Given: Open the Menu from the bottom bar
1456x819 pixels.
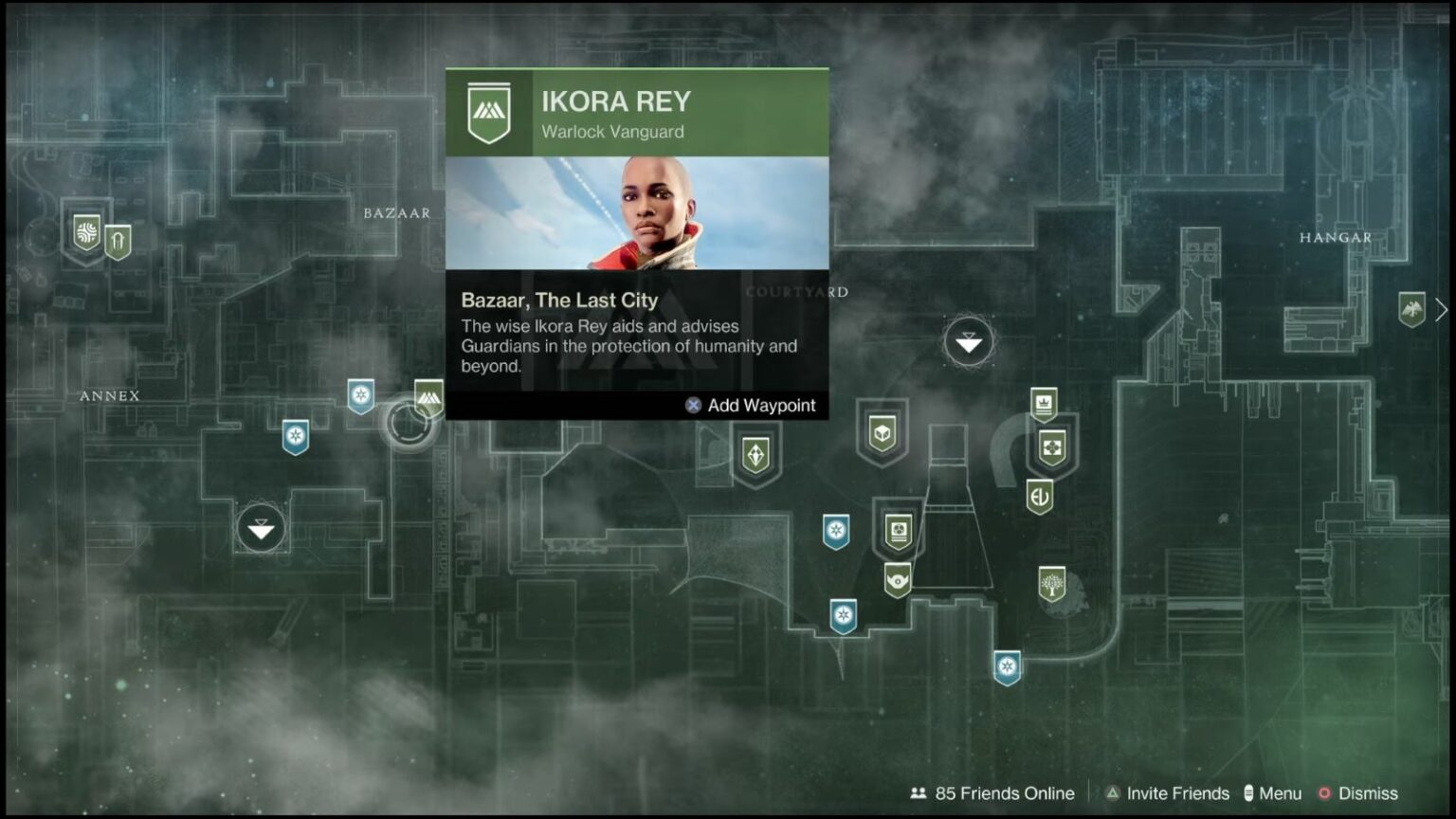Looking at the screenshot, I should click(x=1282, y=793).
